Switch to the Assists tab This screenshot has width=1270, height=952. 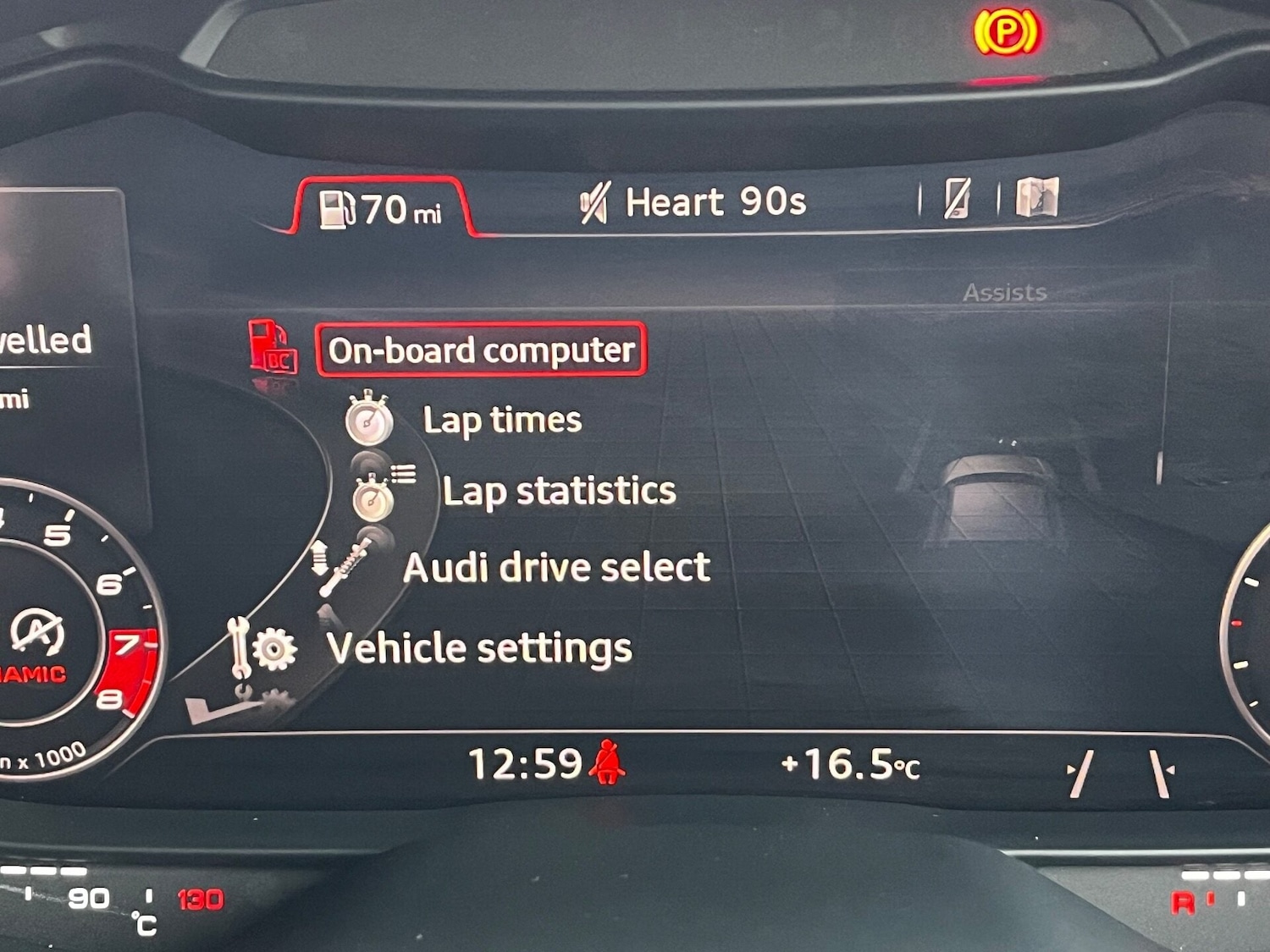tap(1003, 292)
